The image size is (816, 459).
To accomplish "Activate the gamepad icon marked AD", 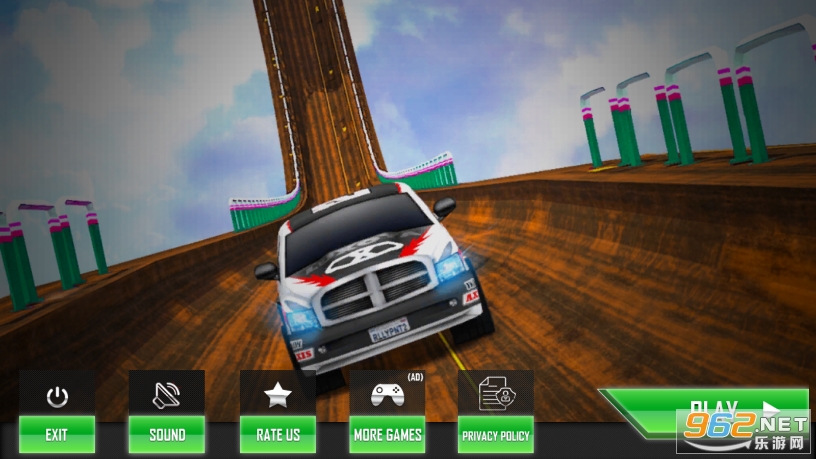I will (x=387, y=394).
